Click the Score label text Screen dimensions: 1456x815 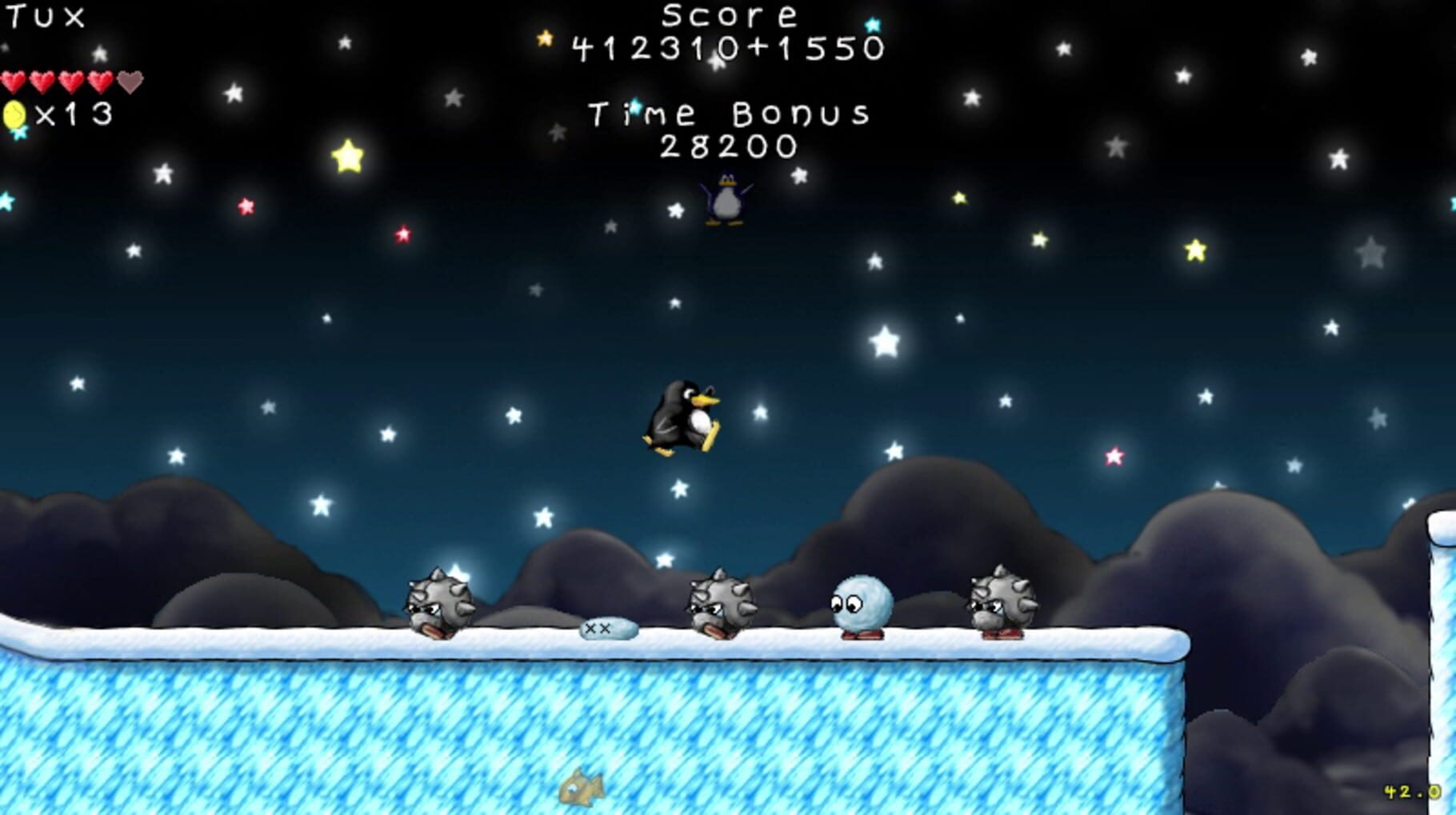(x=726, y=16)
